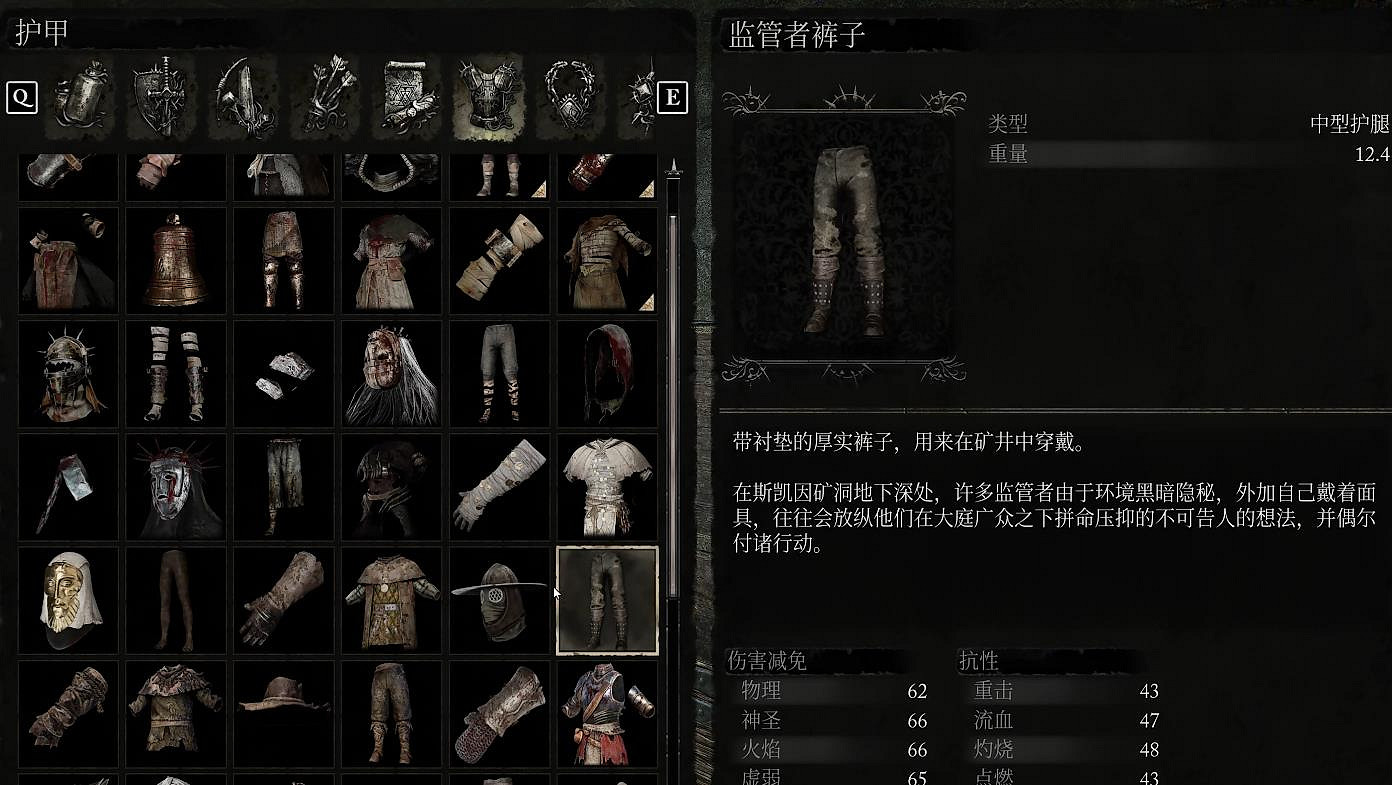Select the bronze bell armor piece

pyautogui.click(x=175, y=260)
